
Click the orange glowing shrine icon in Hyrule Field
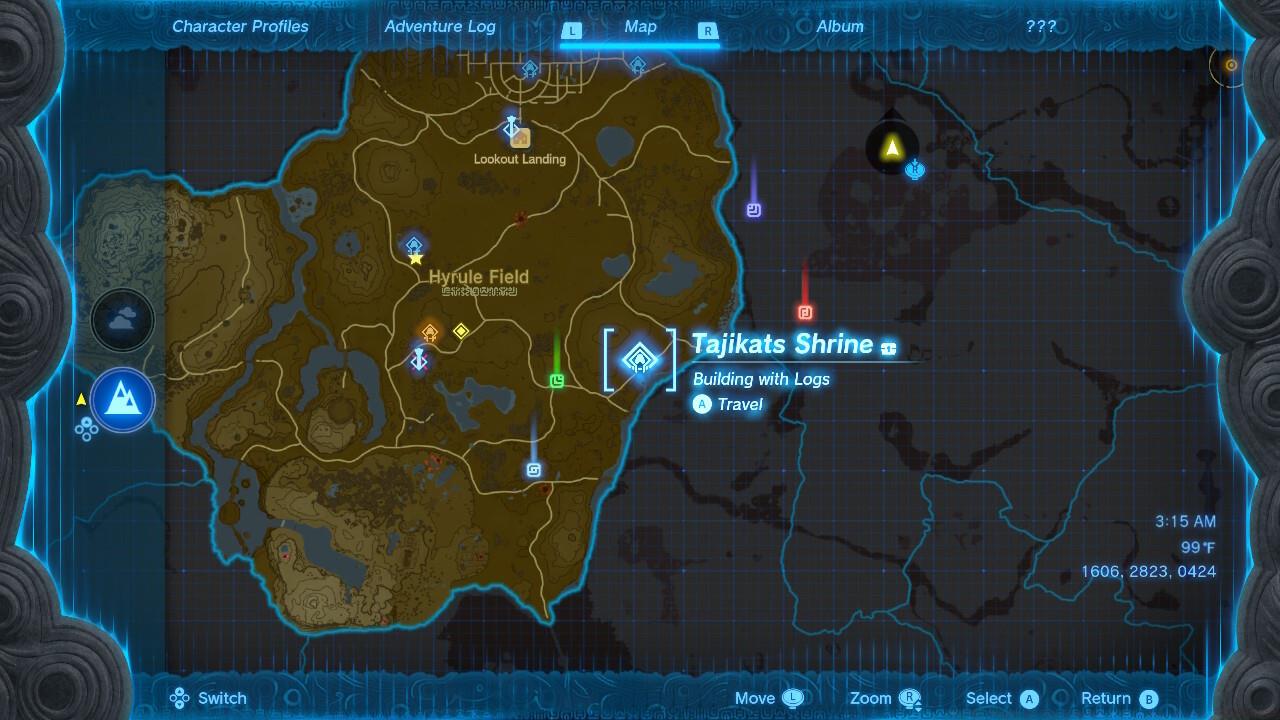click(429, 330)
